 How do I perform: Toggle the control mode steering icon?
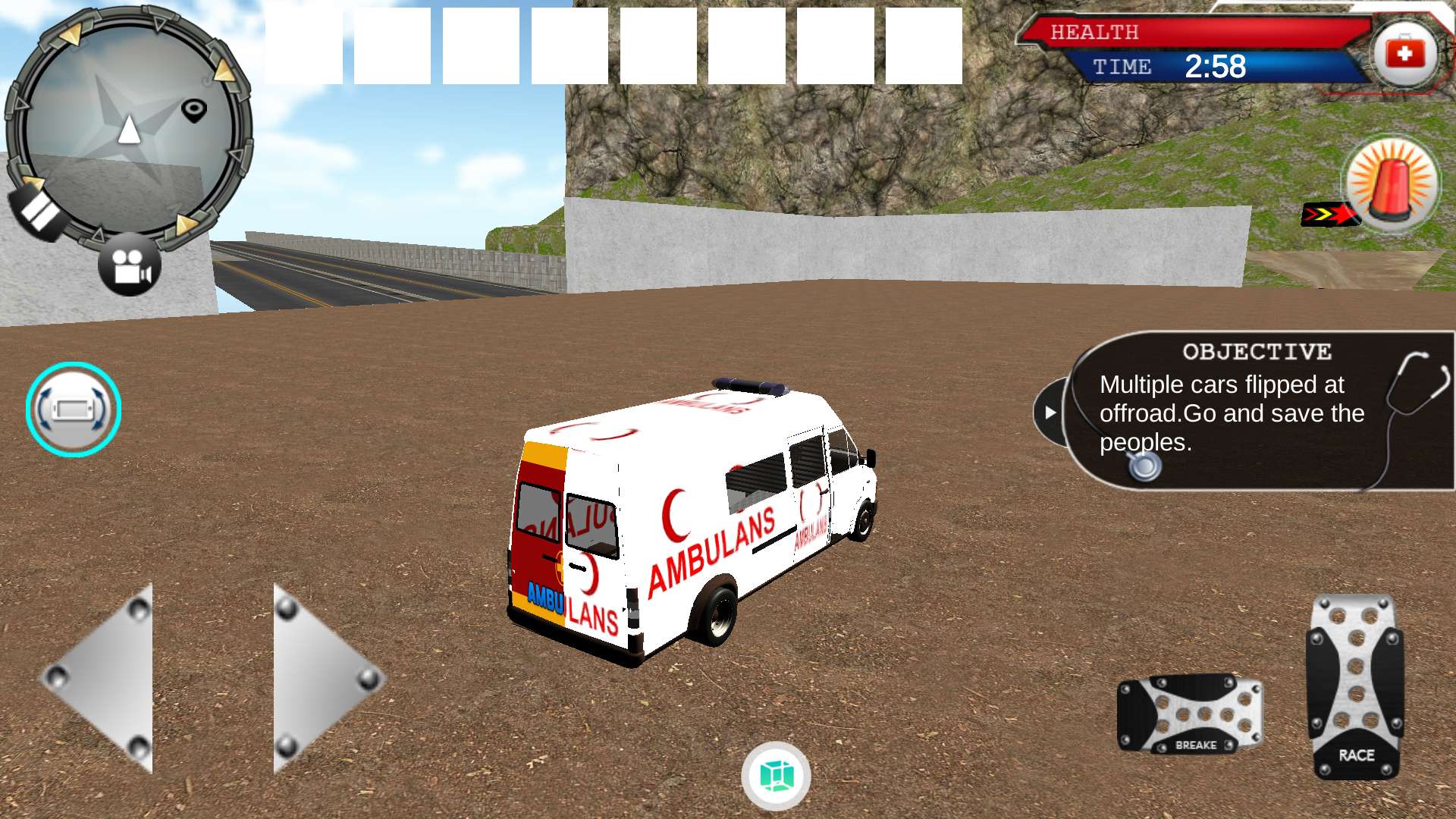point(74,409)
